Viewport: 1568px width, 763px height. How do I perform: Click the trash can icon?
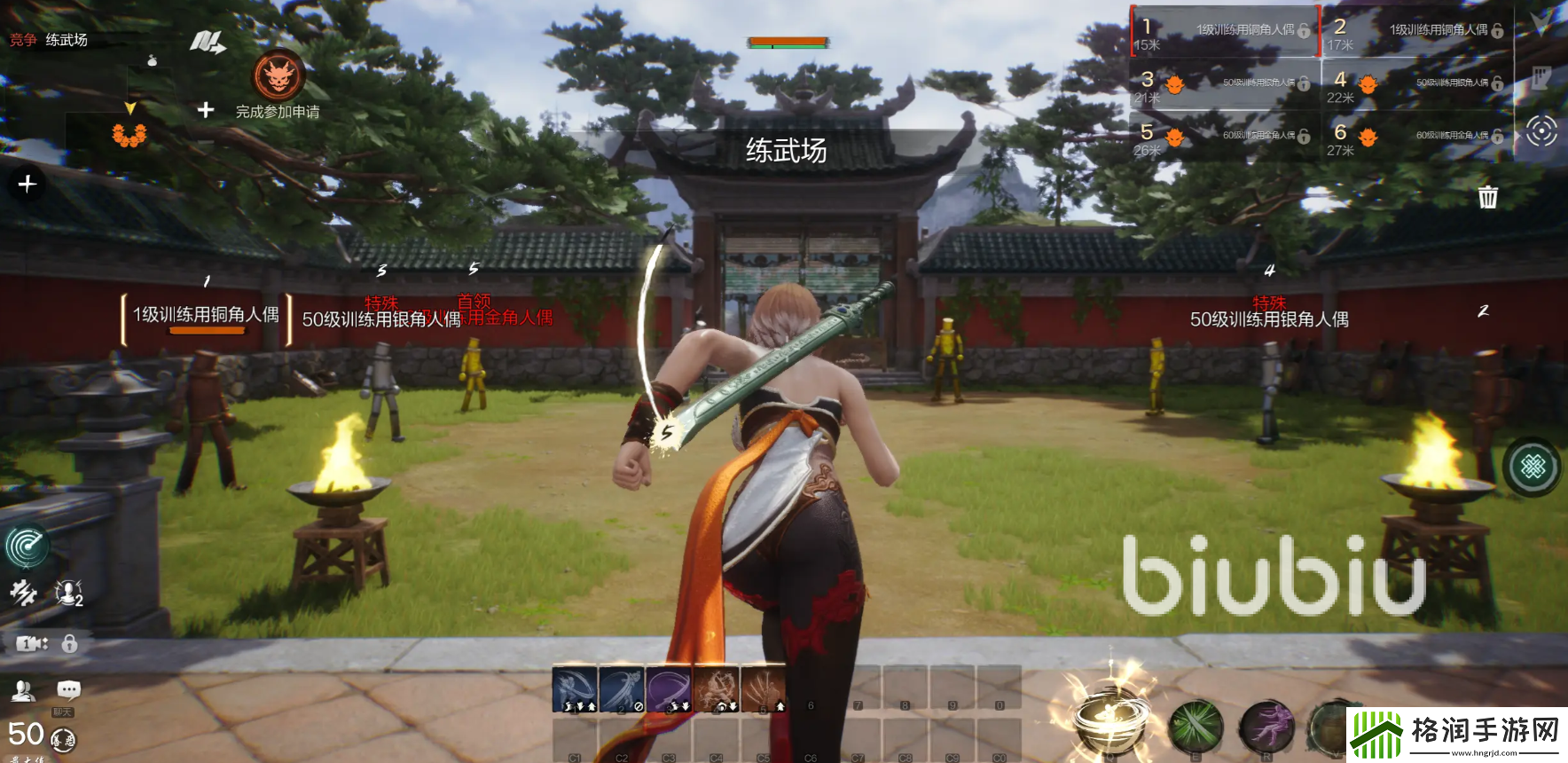1487,197
